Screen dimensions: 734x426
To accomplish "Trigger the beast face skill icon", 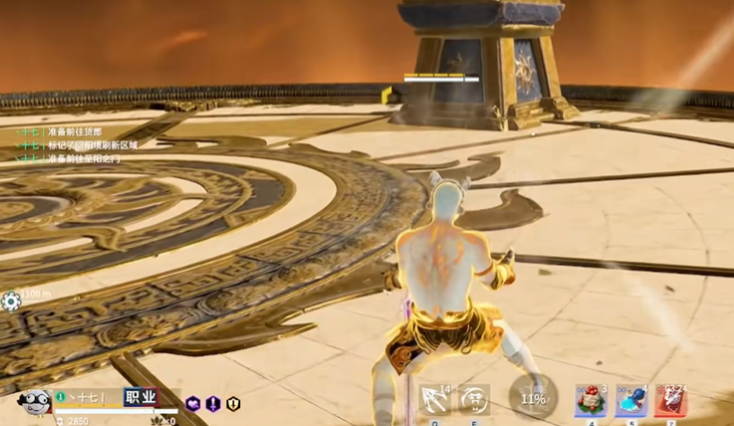I will click(474, 399).
